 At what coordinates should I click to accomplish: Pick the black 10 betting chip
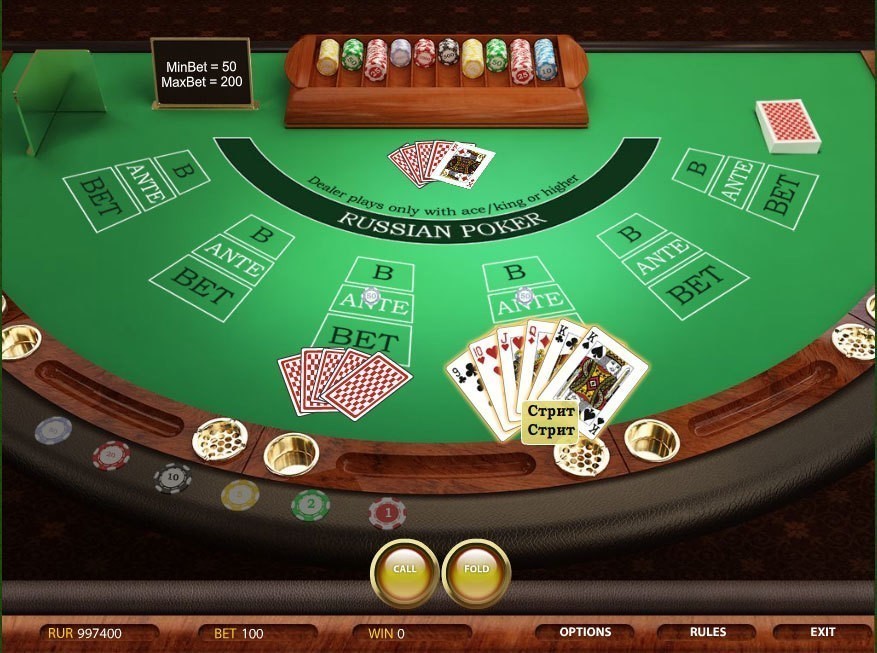(172, 478)
